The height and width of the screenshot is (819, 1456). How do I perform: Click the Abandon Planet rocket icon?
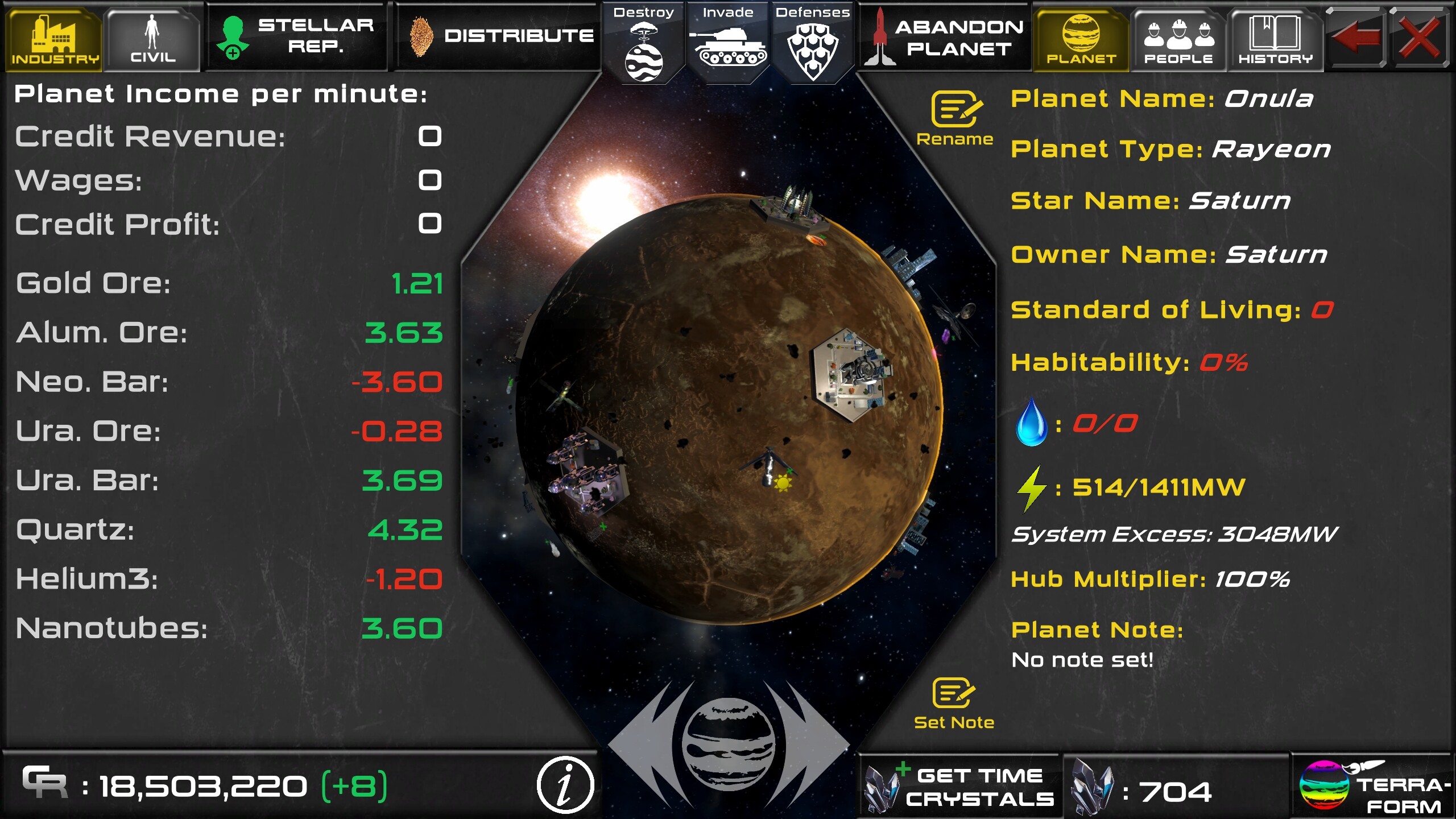(881, 37)
